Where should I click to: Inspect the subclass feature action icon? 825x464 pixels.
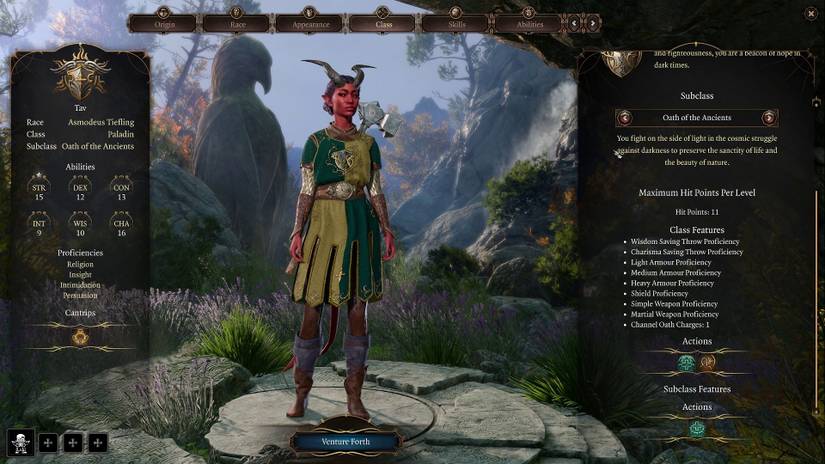[x=697, y=429]
